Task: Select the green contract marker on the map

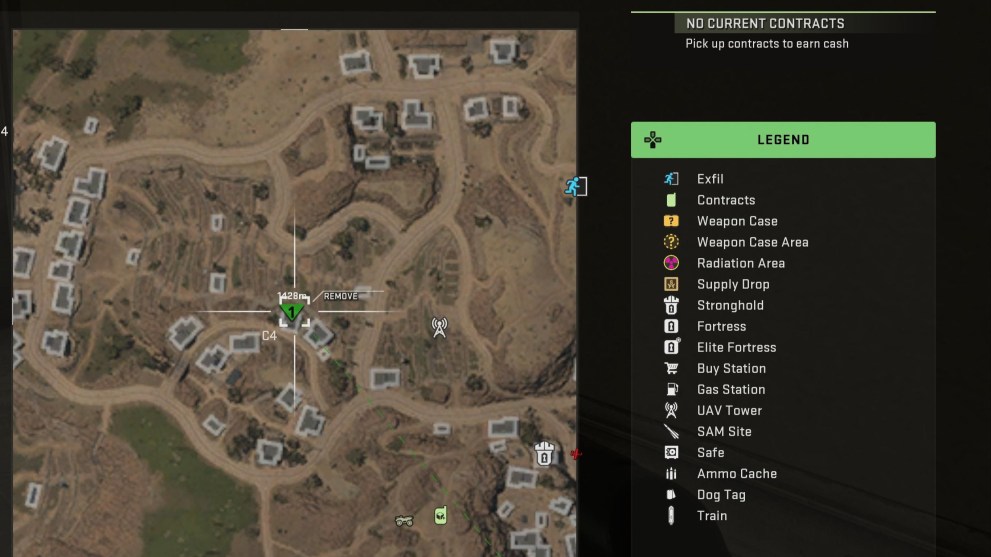Action: coord(440,516)
